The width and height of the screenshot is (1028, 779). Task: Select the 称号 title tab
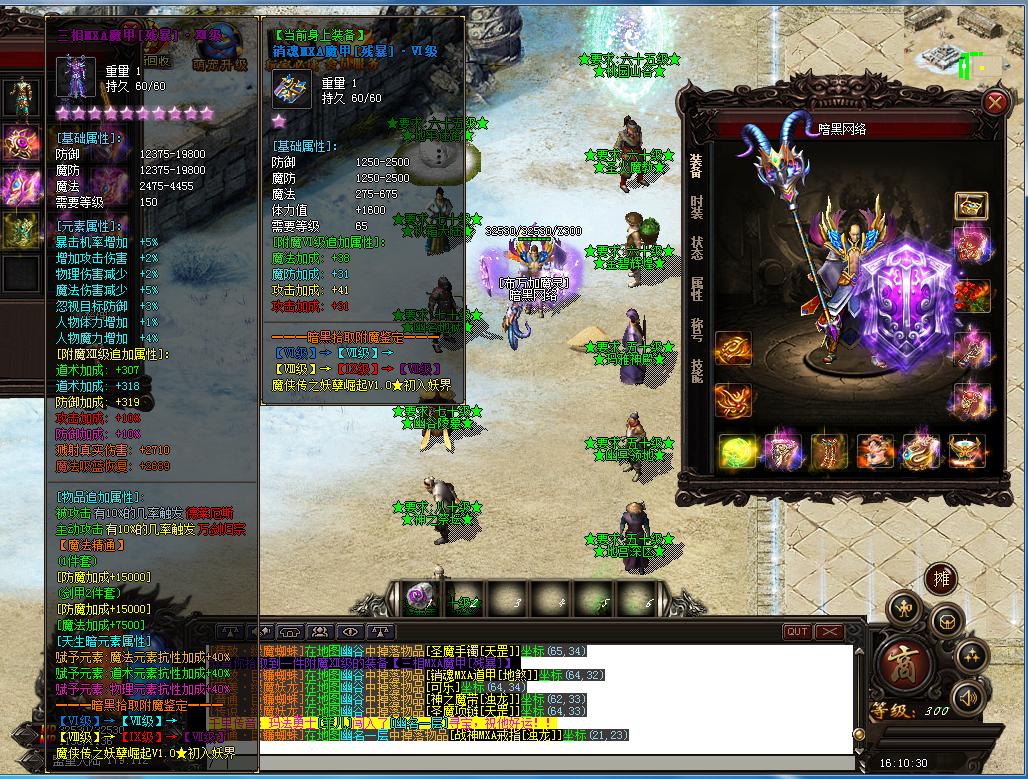696,330
